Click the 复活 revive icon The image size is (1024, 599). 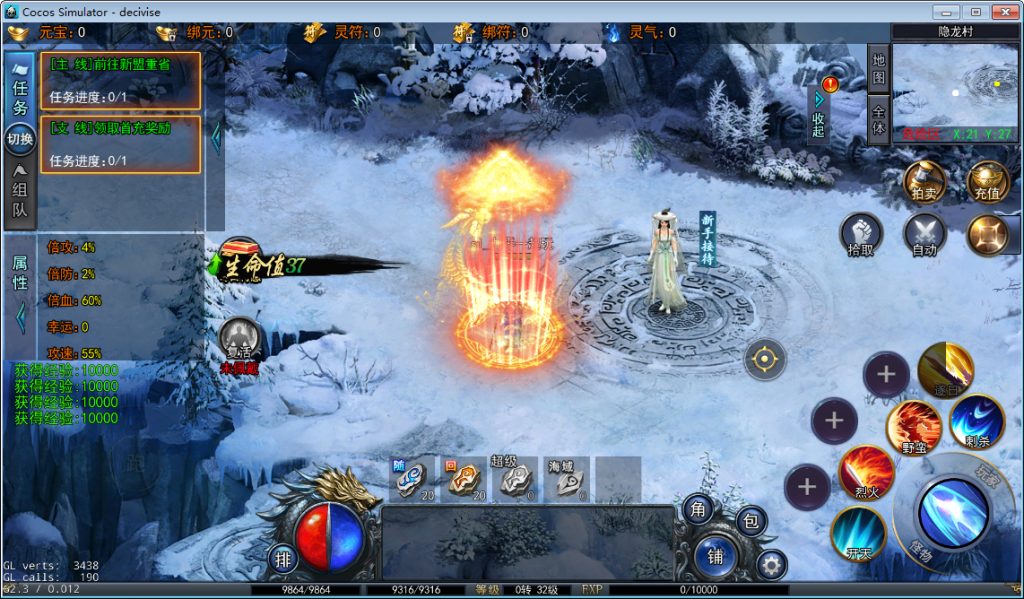[x=240, y=339]
